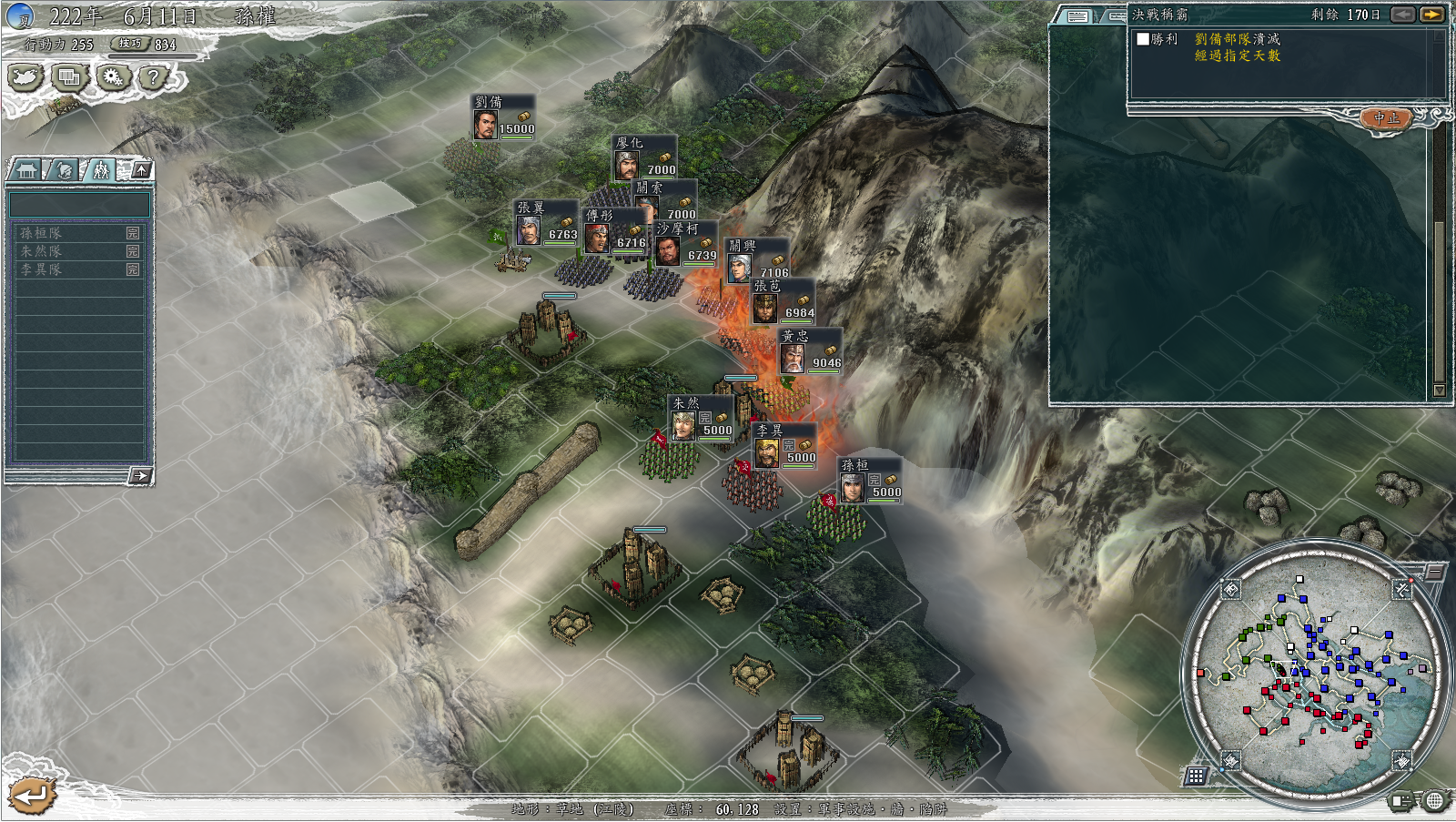Minimize the minimap with dash button
Screen dimensions: 1456x822
pos(1434,572)
